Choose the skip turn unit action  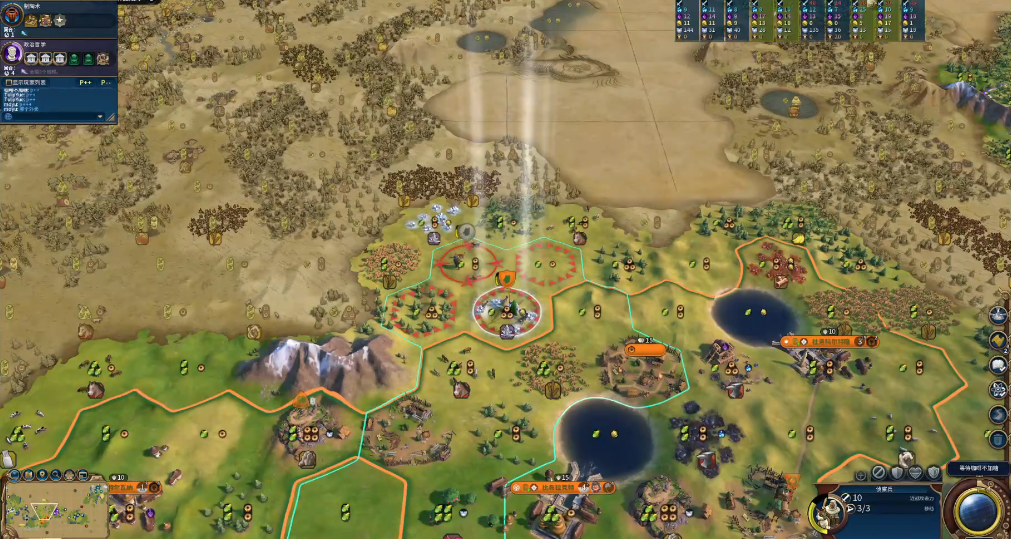(x=877, y=472)
